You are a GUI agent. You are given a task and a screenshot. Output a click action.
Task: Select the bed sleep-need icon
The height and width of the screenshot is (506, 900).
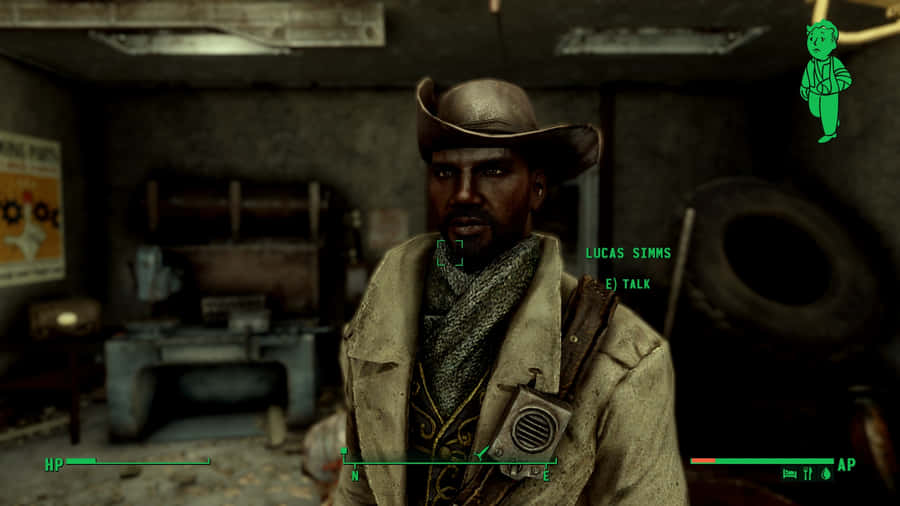(x=790, y=475)
